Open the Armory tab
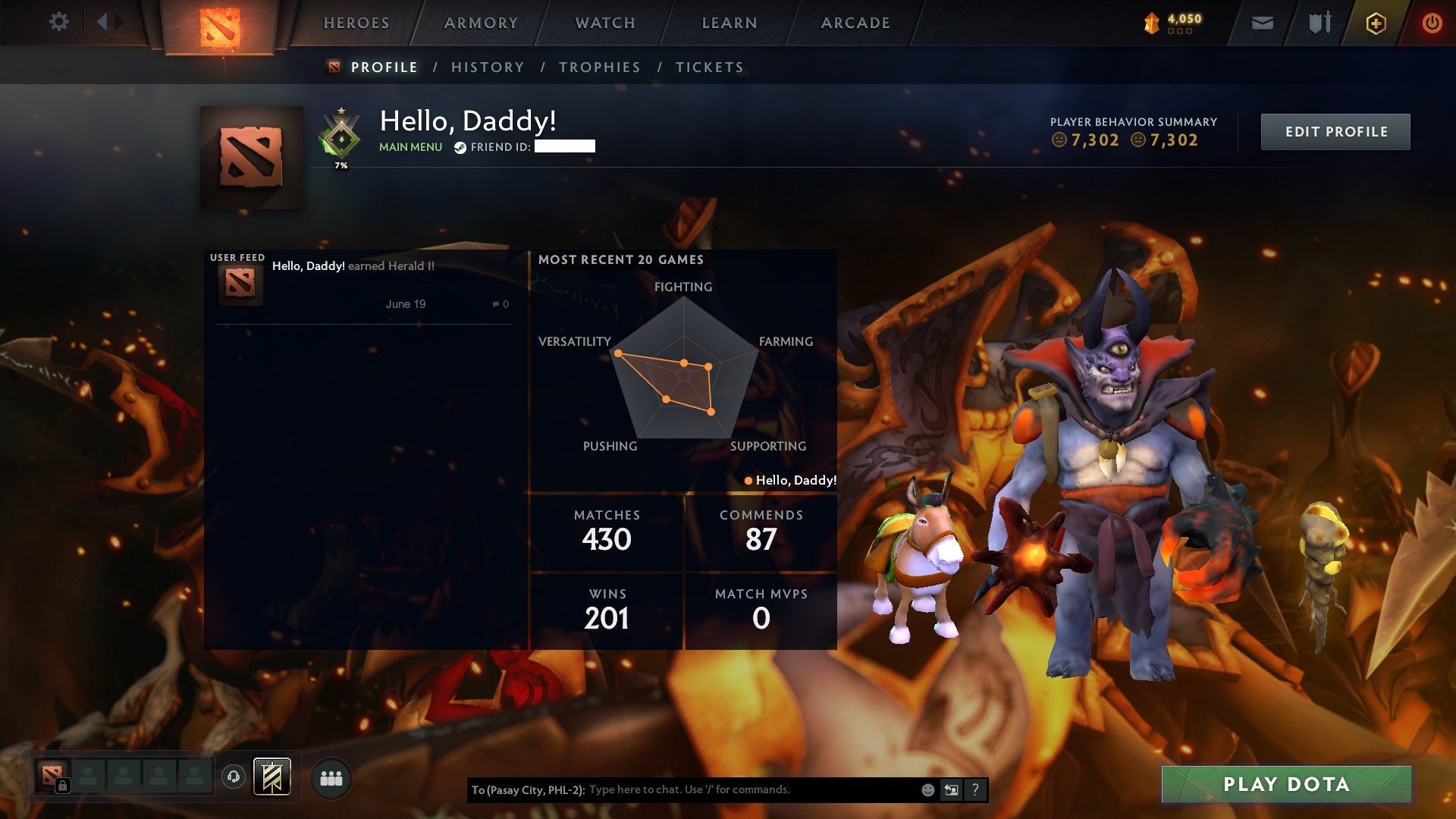 click(481, 24)
